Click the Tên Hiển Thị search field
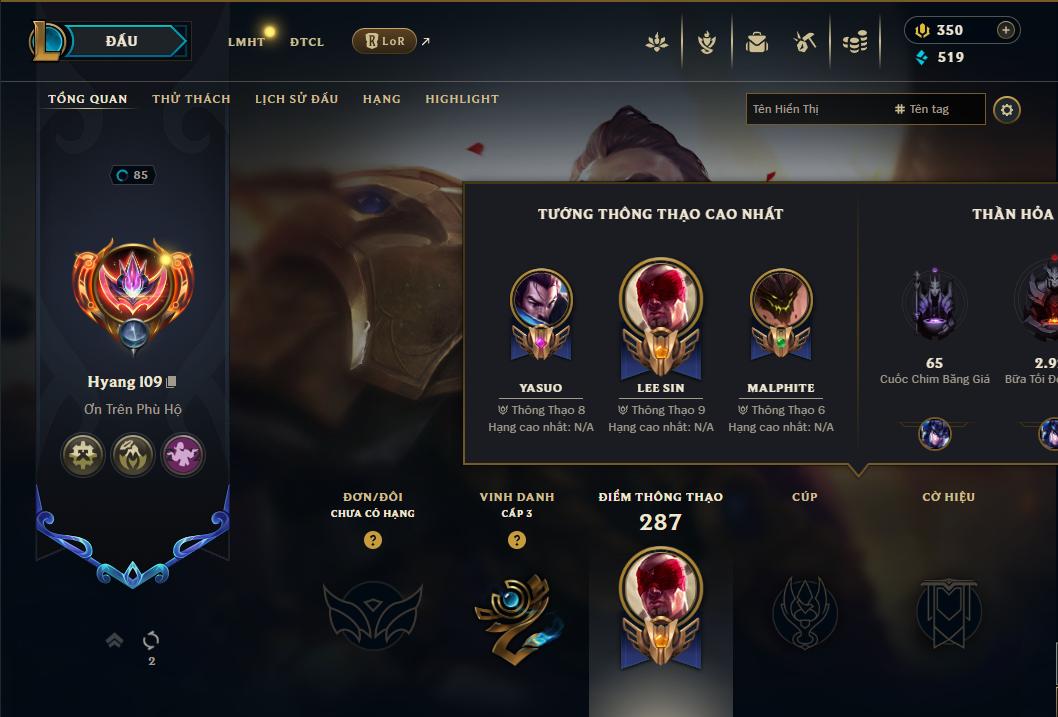This screenshot has width=1058, height=717. pos(815,109)
